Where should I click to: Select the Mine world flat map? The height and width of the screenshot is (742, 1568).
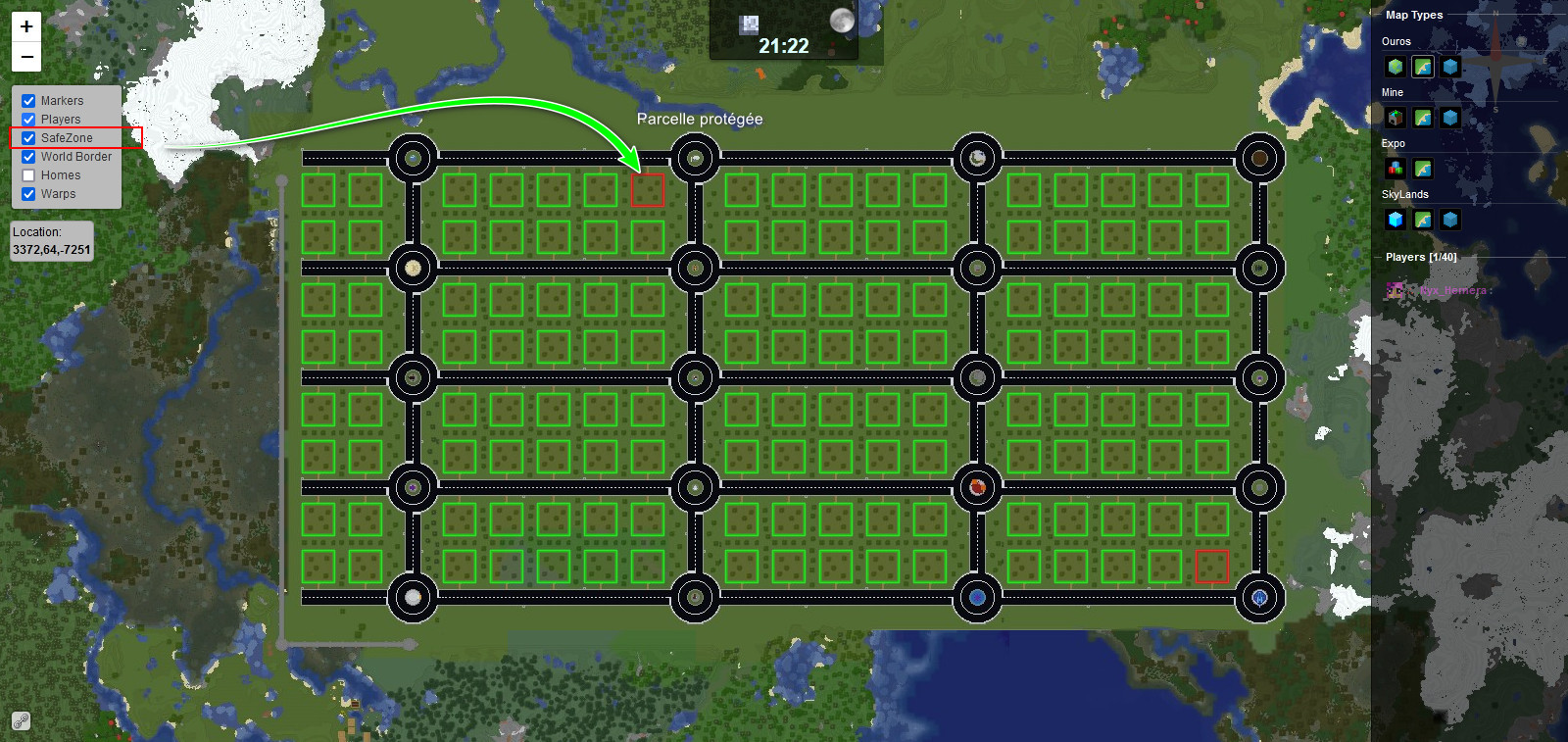pos(1423,118)
